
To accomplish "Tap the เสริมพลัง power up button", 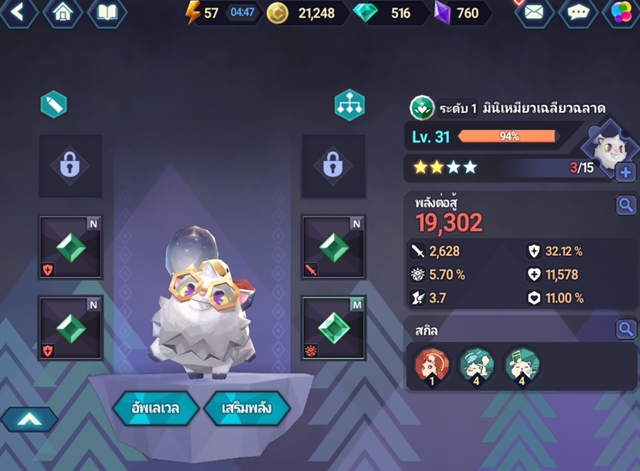I will (x=246, y=408).
